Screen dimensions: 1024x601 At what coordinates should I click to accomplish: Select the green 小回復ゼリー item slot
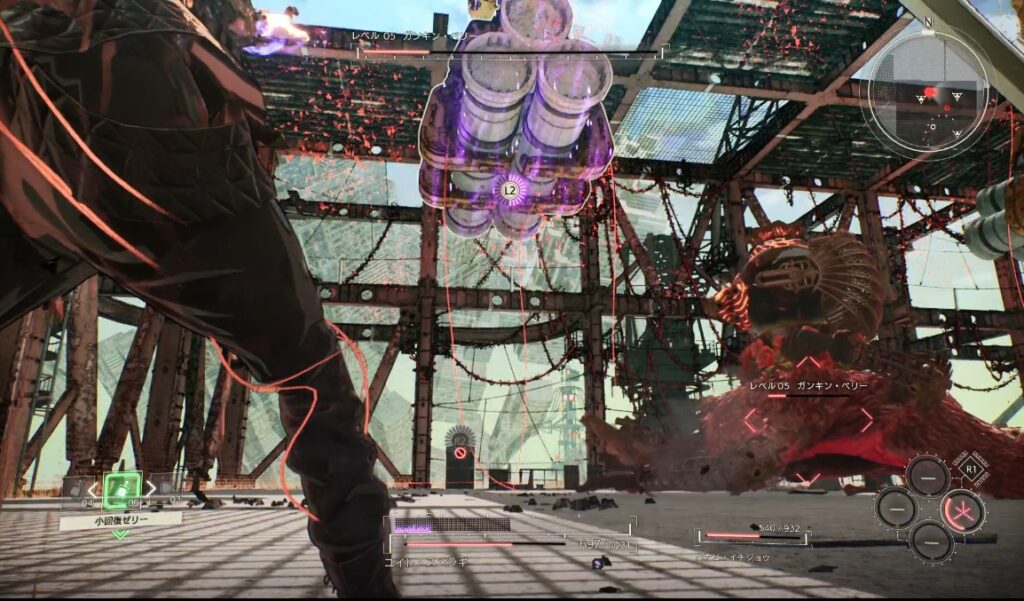click(121, 489)
